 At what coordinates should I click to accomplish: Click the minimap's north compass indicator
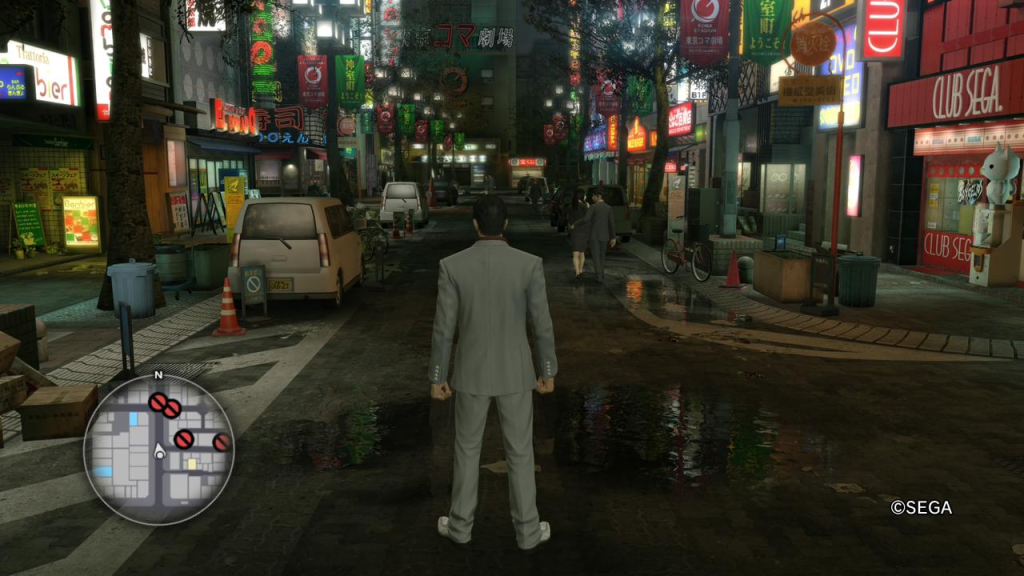158,376
